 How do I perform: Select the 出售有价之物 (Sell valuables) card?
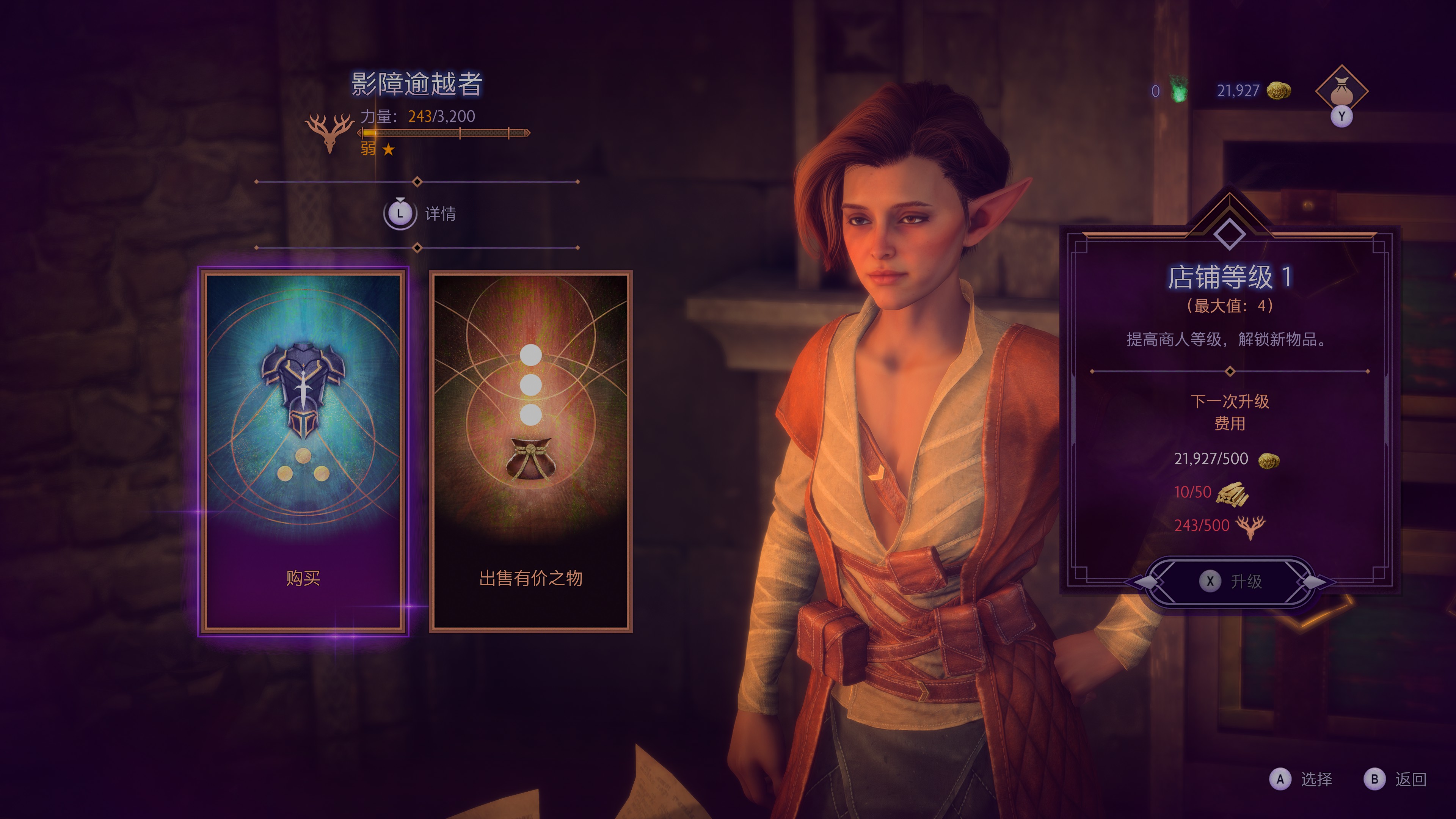tap(530, 451)
